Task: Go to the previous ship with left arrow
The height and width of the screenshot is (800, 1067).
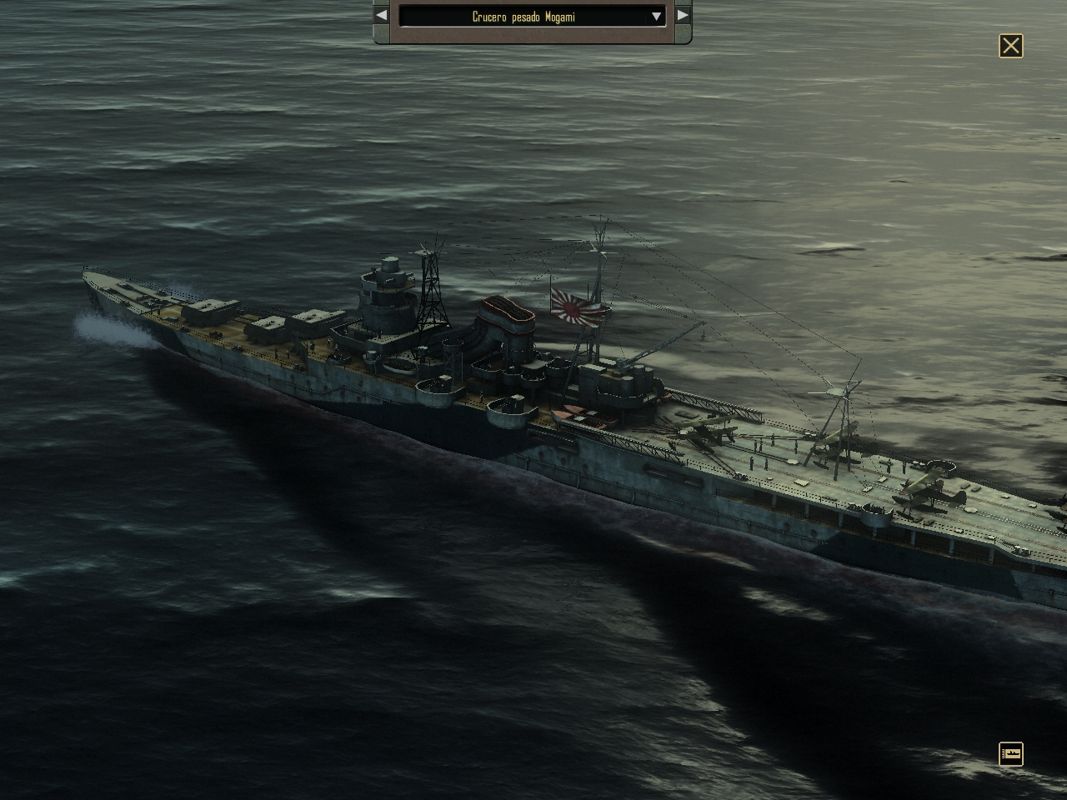Action: point(381,16)
